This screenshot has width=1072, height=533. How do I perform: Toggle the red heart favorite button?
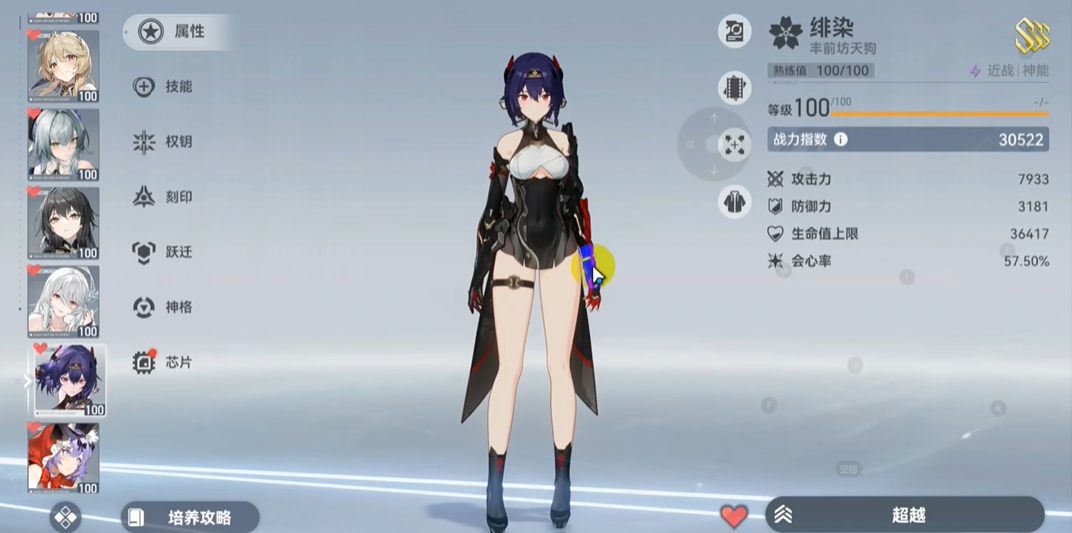[x=734, y=516]
